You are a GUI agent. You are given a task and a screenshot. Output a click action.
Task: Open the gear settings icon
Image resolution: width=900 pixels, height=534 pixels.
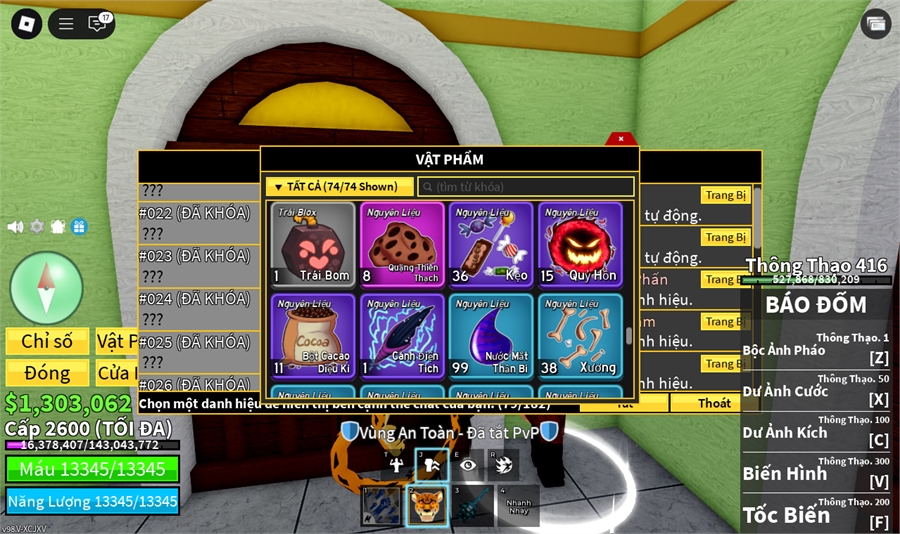[37, 227]
